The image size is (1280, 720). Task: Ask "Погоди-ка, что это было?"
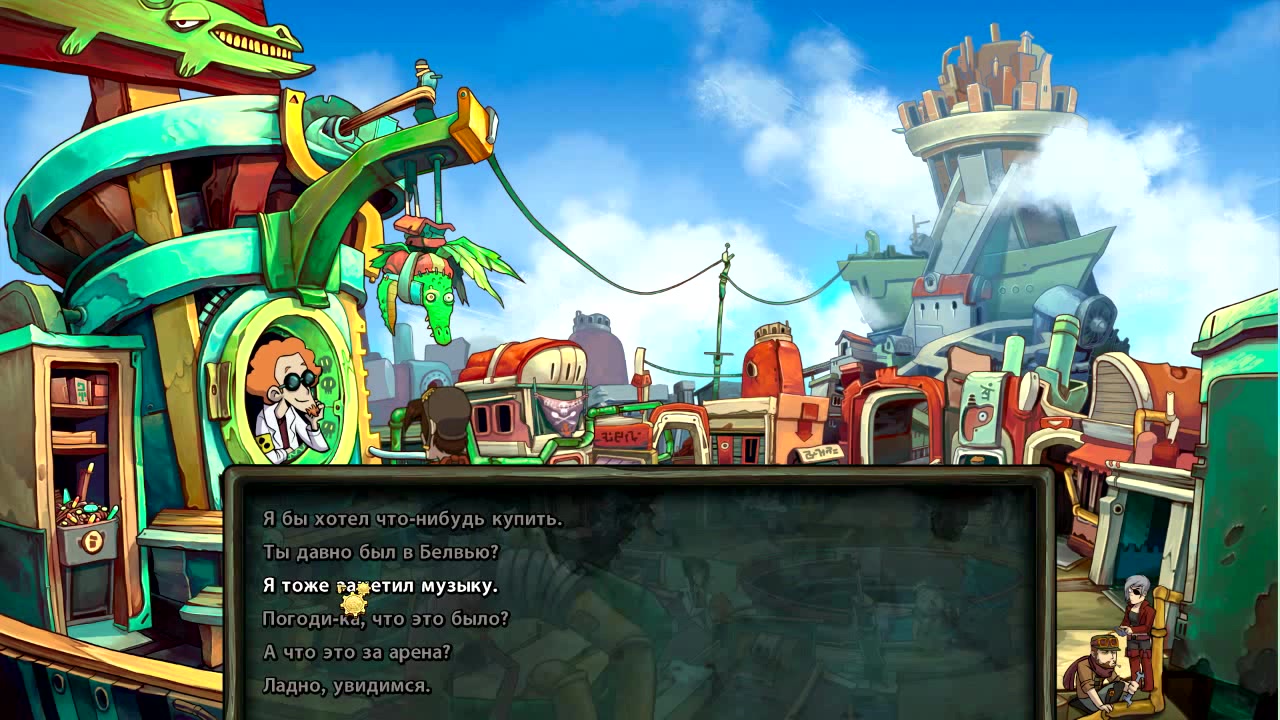click(x=385, y=619)
